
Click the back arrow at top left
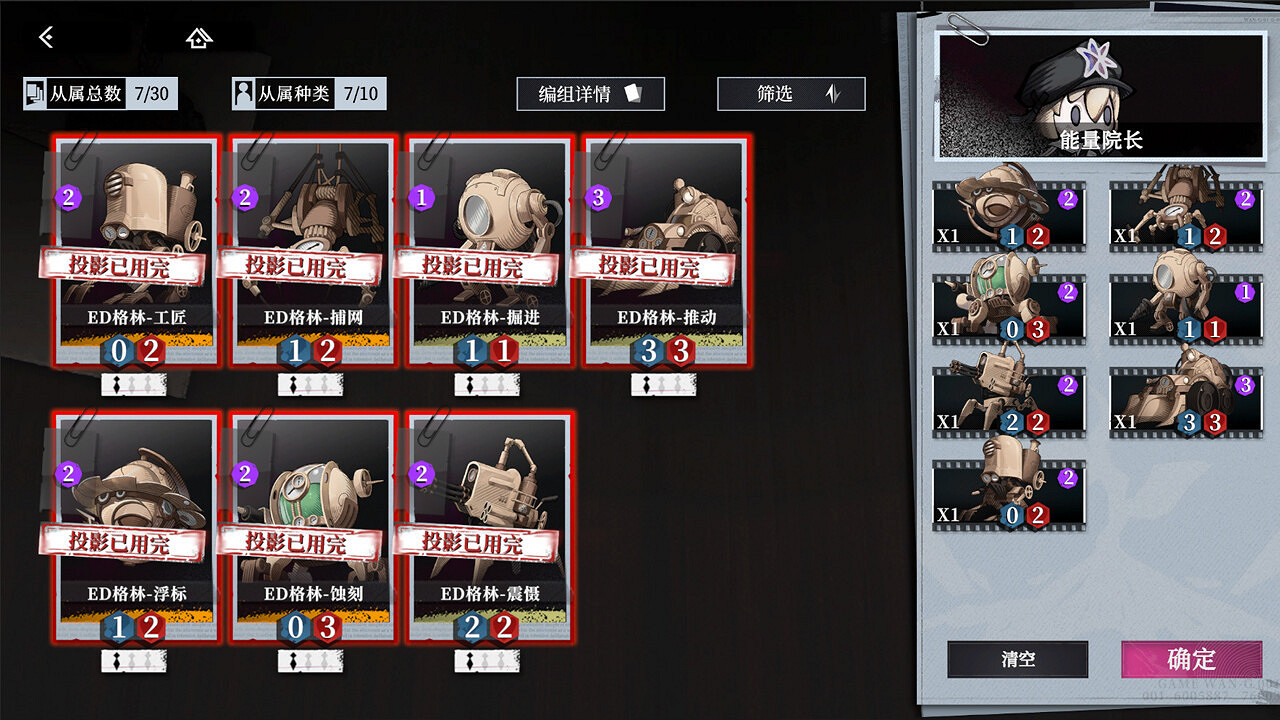click(45, 37)
